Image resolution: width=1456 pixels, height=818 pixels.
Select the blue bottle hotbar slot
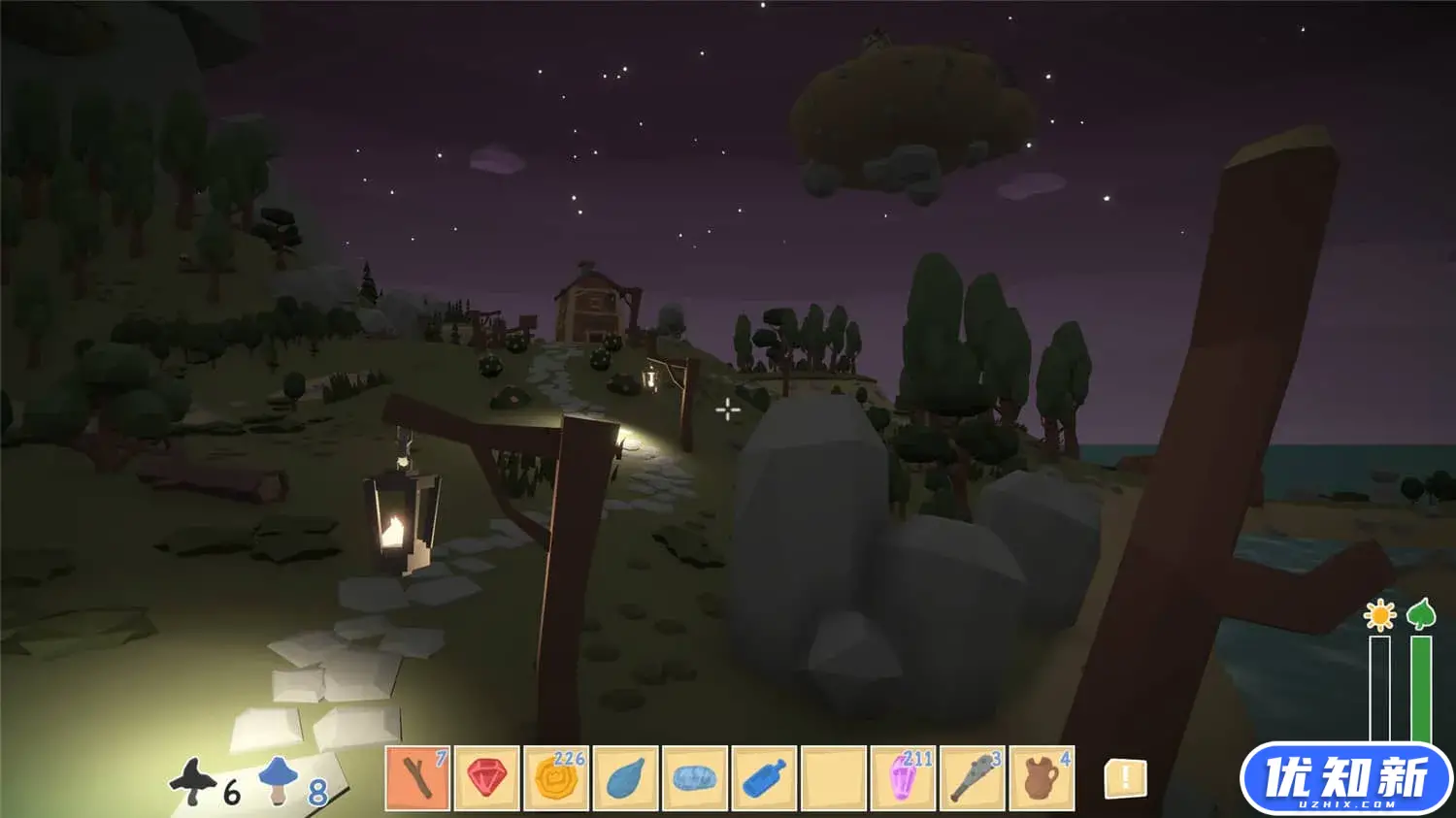765,777
